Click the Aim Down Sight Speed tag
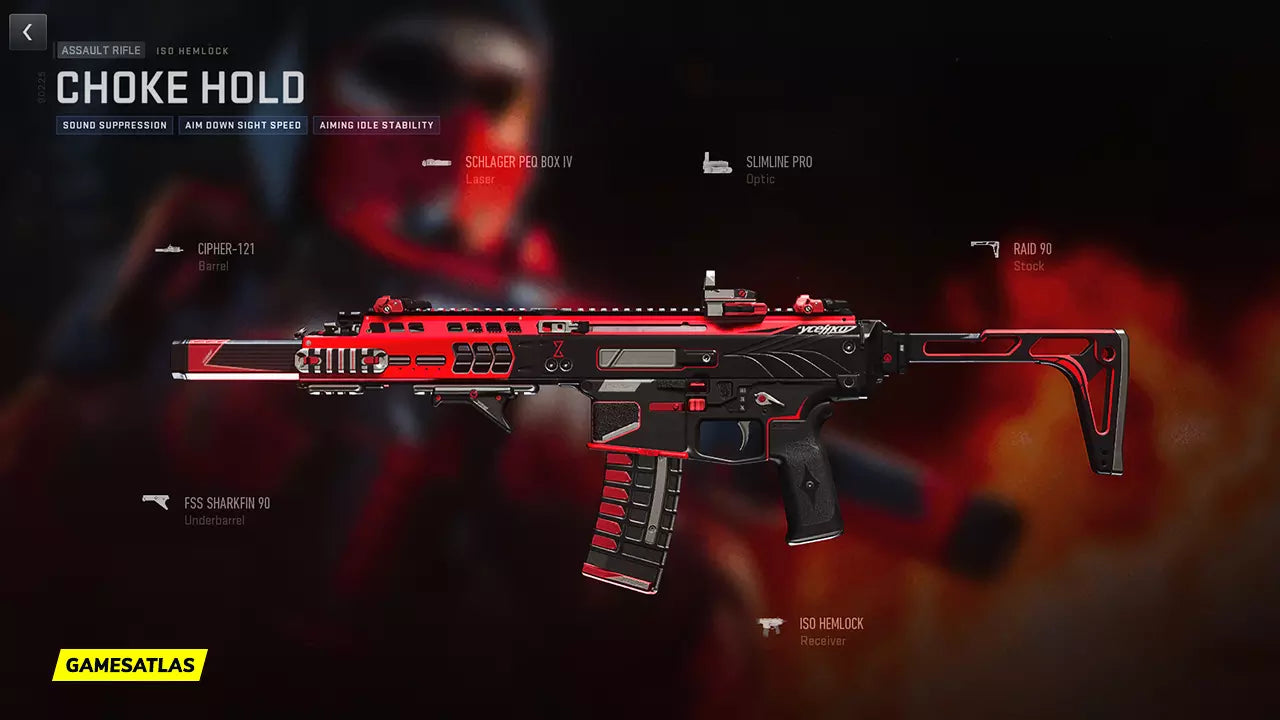Viewport: 1280px width, 720px height. coord(243,126)
